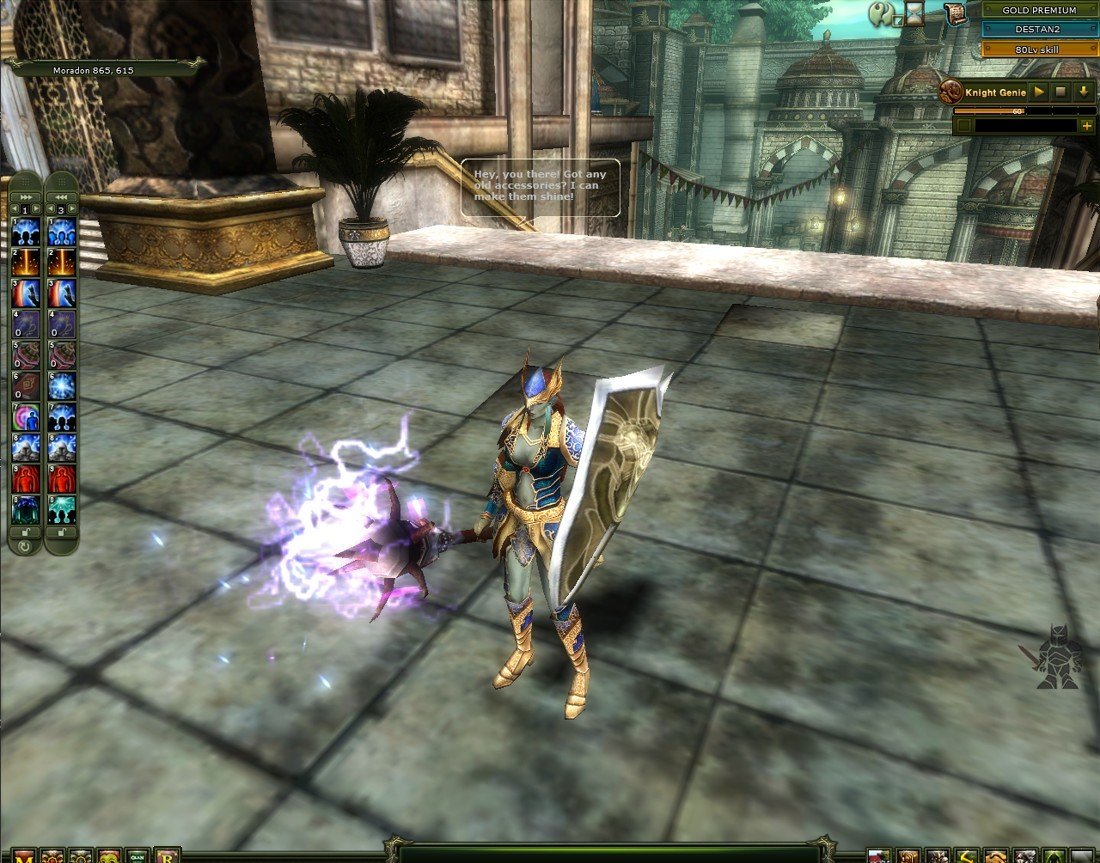Use the brown scroll skill in slot 6
The height and width of the screenshot is (863, 1100).
click(26, 386)
